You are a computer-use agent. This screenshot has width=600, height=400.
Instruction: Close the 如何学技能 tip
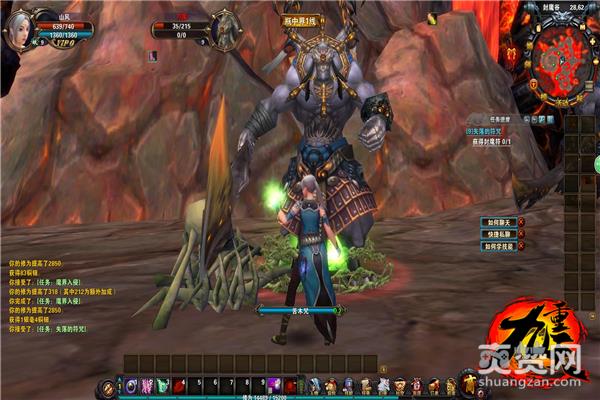click(x=519, y=246)
